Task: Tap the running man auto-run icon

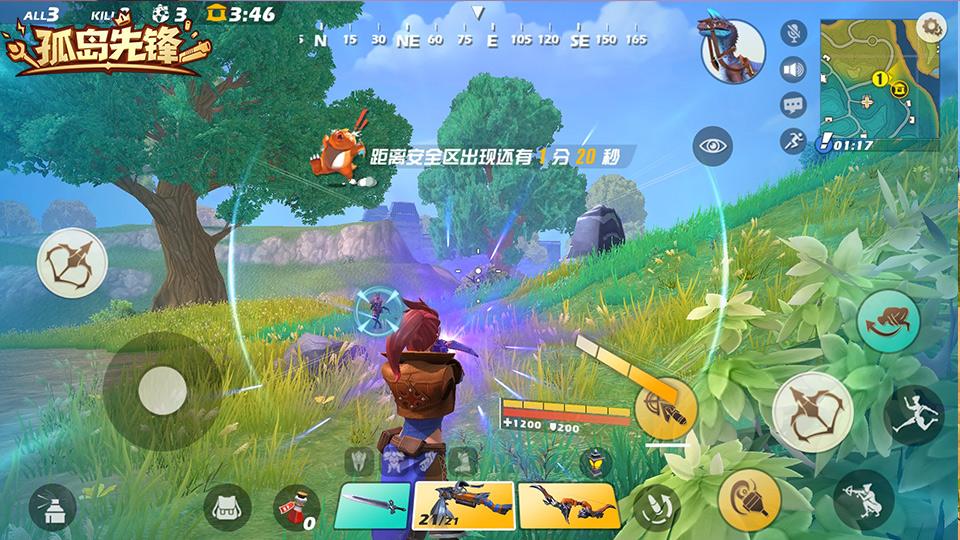Action: click(794, 140)
